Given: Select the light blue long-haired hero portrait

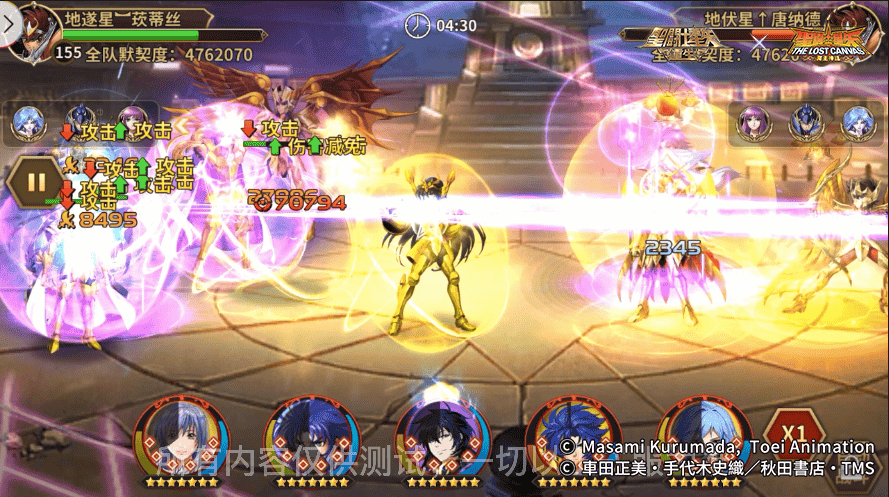Looking at the screenshot, I should [703, 439].
